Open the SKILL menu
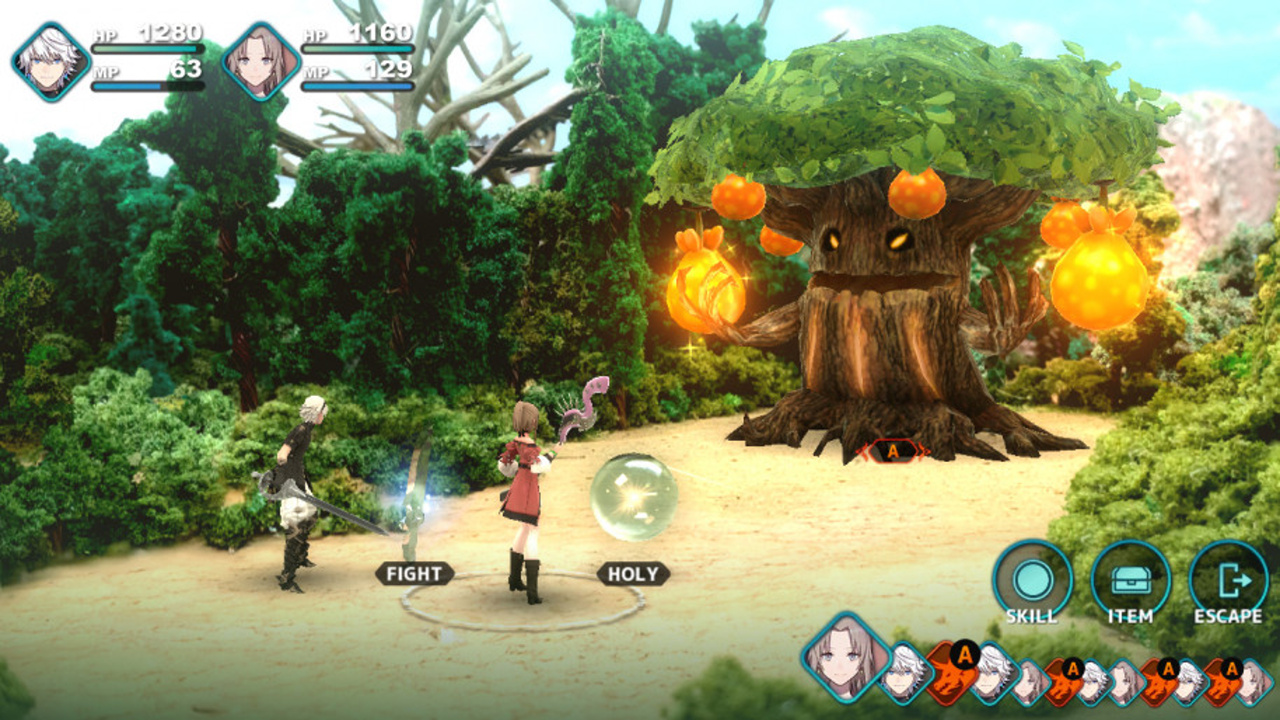Viewport: 1280px width, 720px height. point(1032,580)
